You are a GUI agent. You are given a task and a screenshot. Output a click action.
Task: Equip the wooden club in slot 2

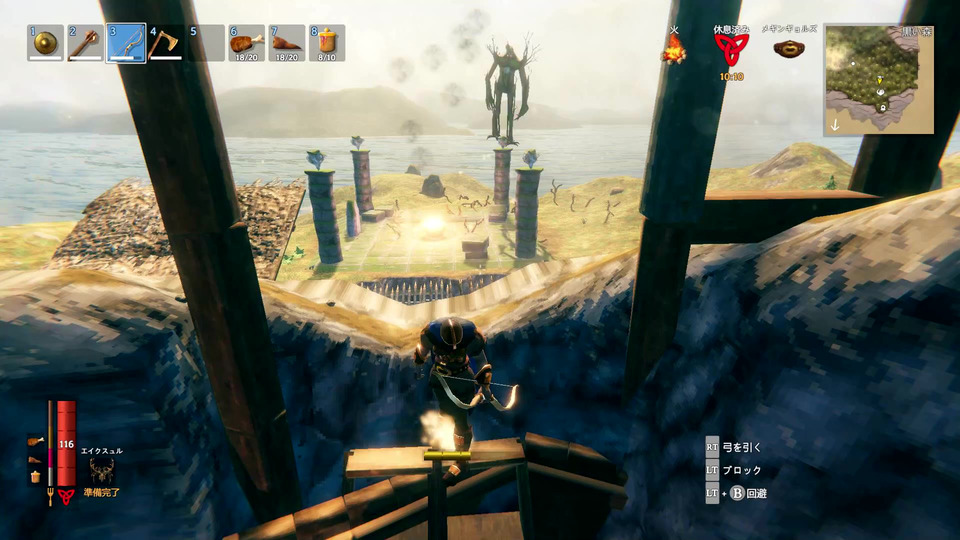(86, 43)
